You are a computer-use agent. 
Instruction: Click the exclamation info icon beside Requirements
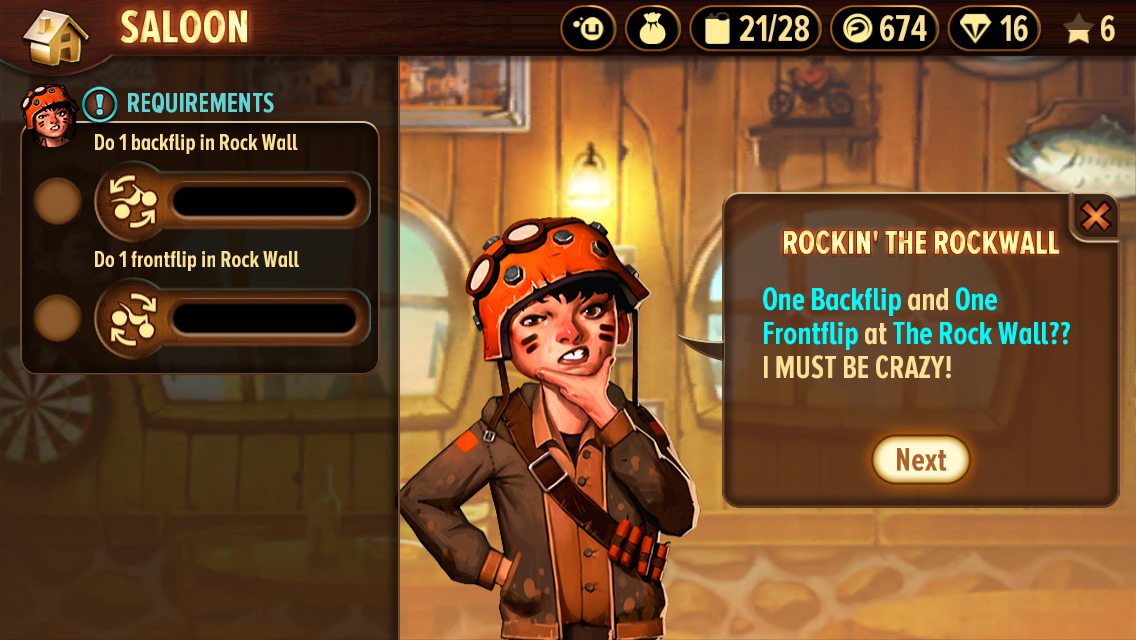click(100, 103)
